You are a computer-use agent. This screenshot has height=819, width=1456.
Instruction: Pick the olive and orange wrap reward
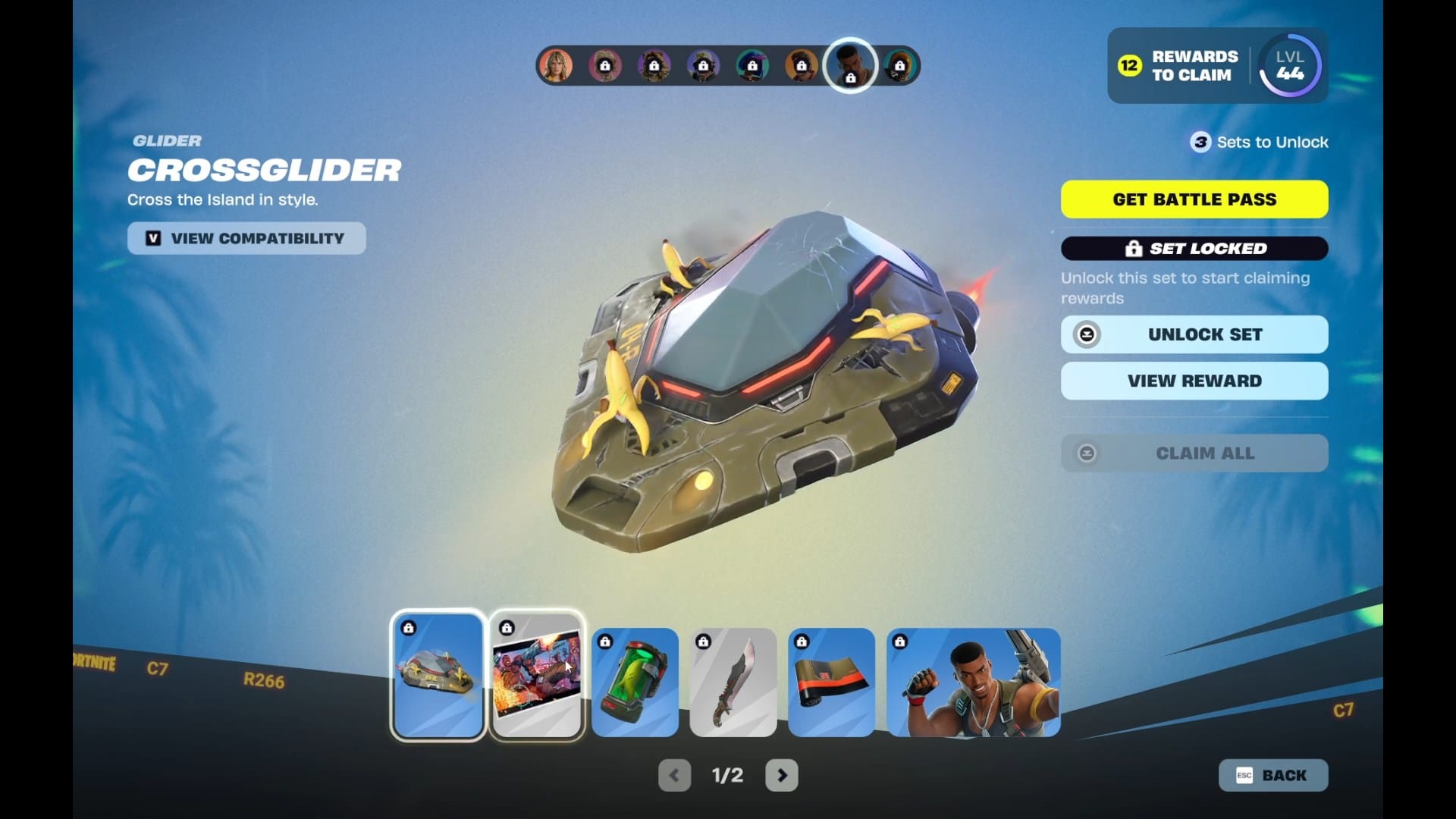831,682
